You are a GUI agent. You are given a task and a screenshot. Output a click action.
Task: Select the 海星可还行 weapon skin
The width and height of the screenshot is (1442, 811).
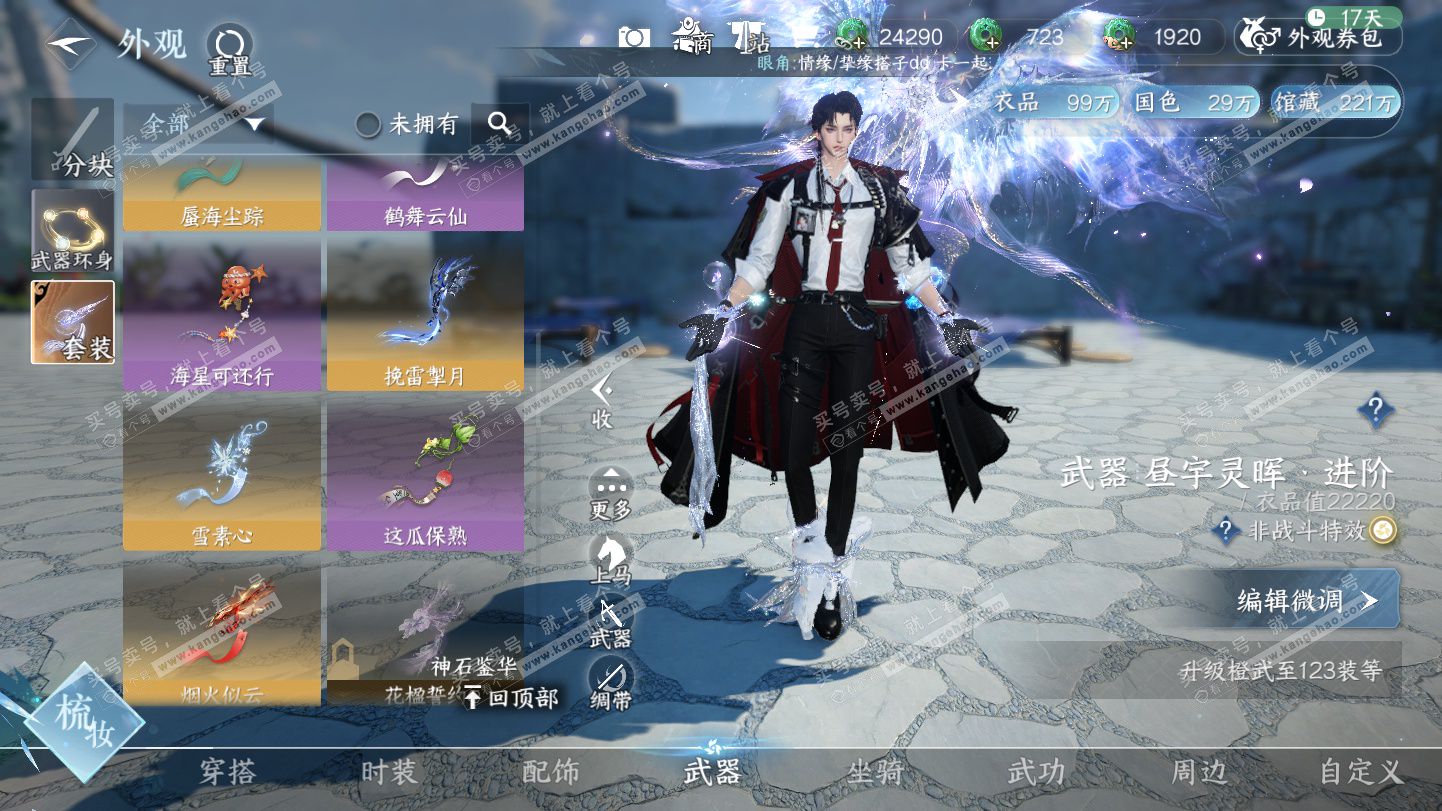[222, 314]
